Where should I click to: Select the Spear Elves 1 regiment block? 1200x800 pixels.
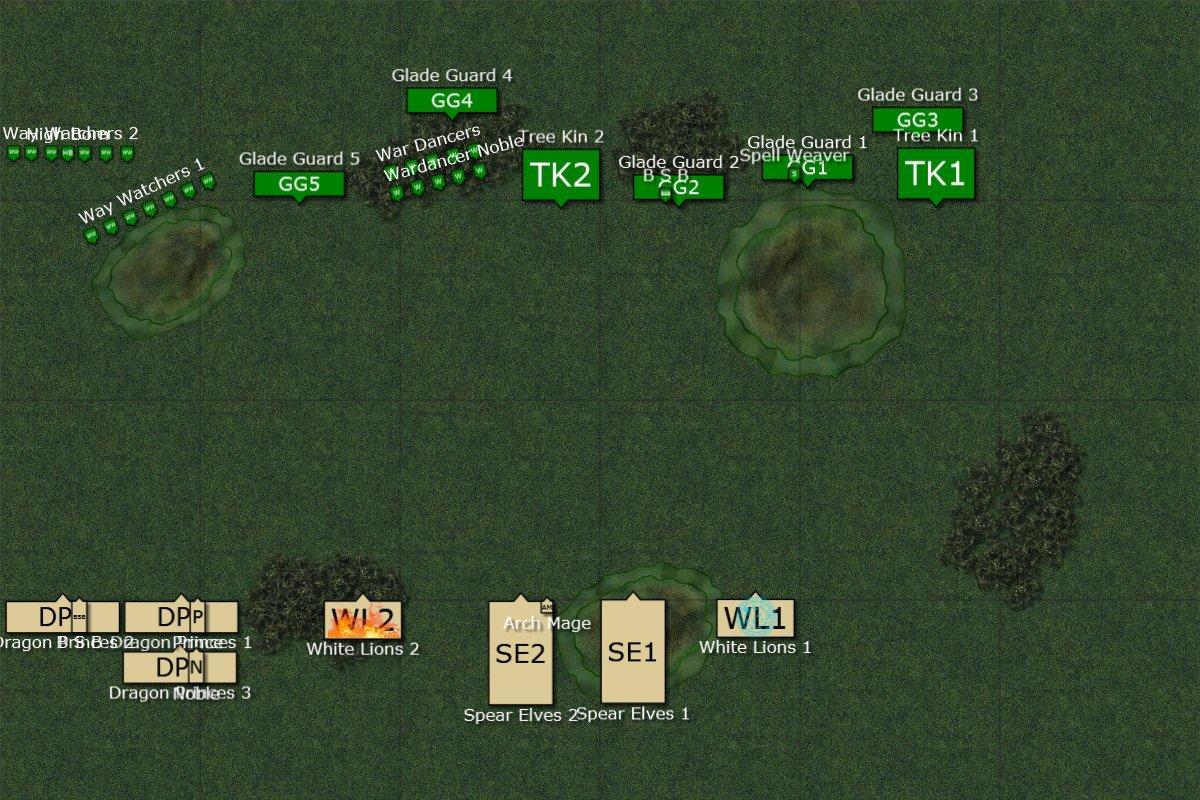(632, 652)
